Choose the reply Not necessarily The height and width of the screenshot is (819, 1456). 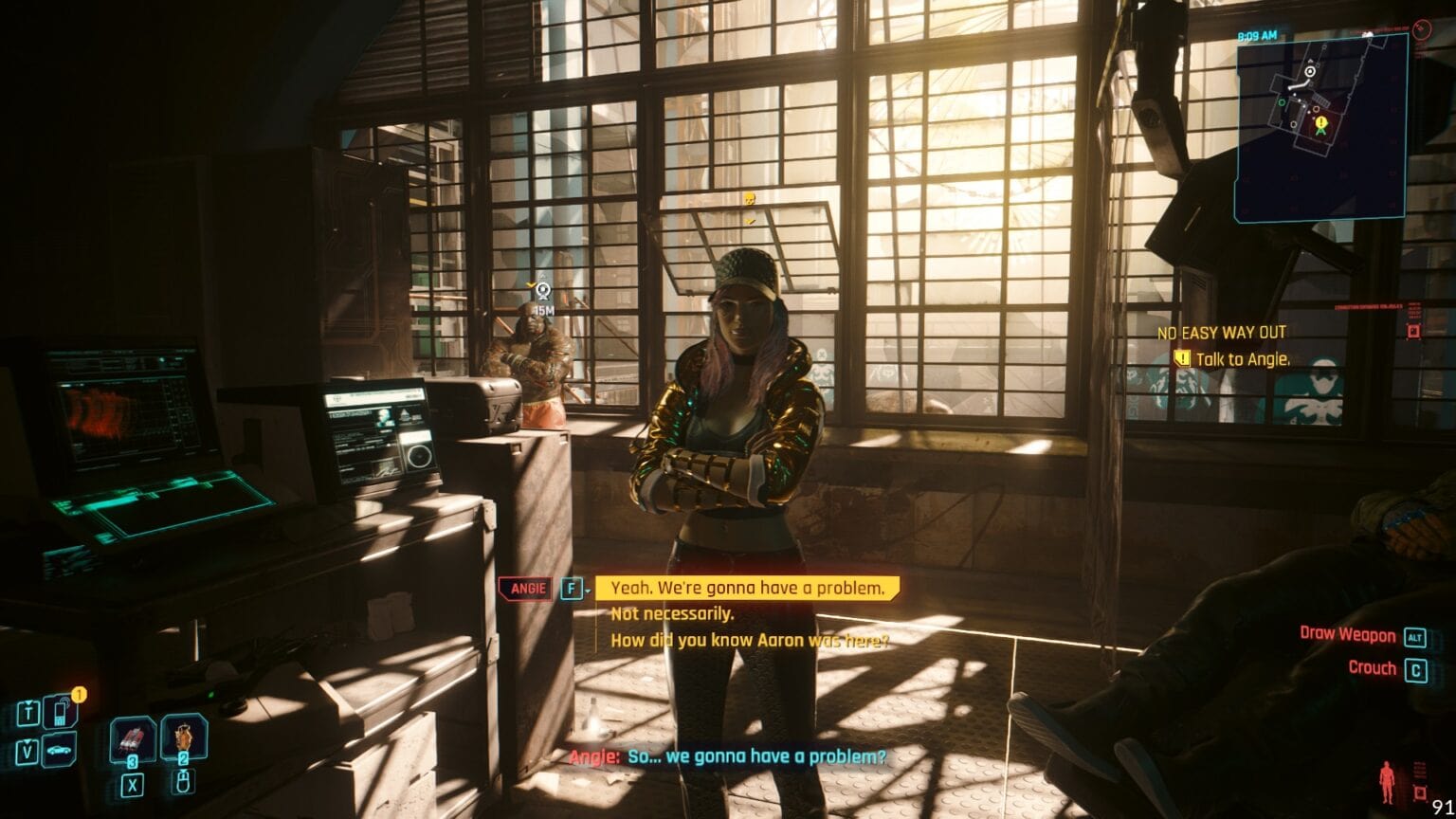672,614
